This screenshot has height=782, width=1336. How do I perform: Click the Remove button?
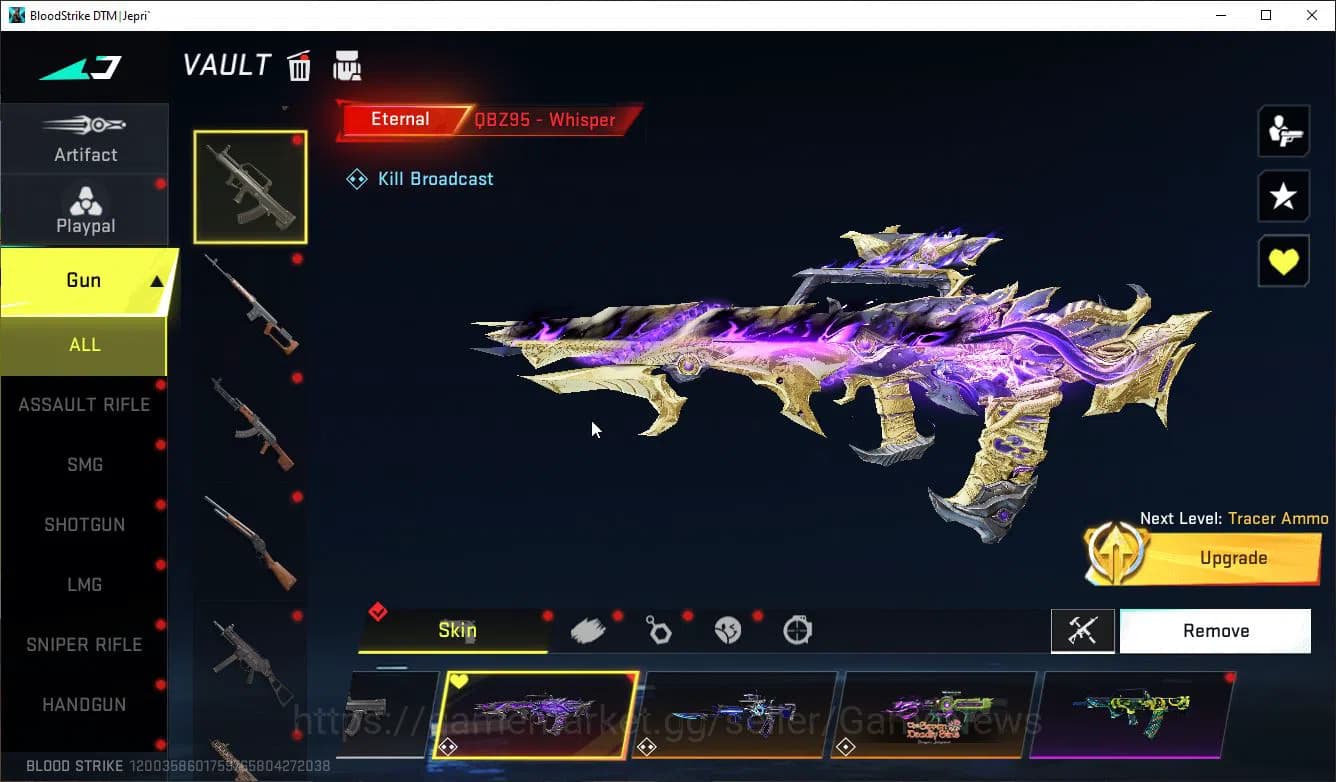(x=1215, y=630)
